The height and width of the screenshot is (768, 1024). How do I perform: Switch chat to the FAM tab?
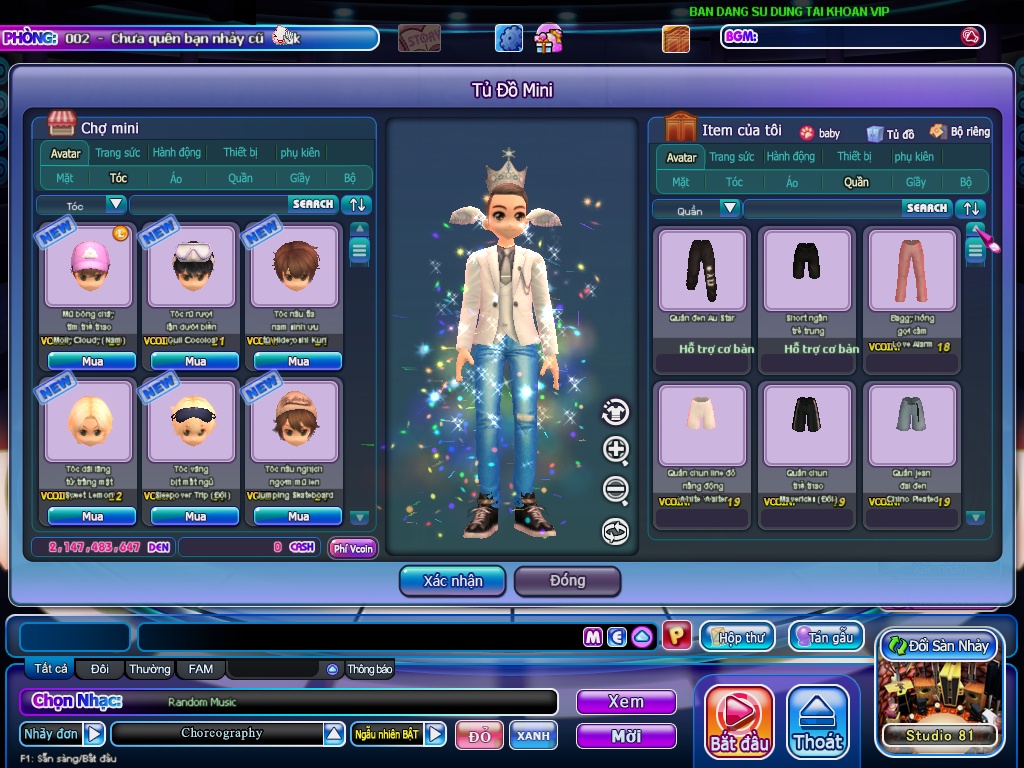click(x=200, y=669)
